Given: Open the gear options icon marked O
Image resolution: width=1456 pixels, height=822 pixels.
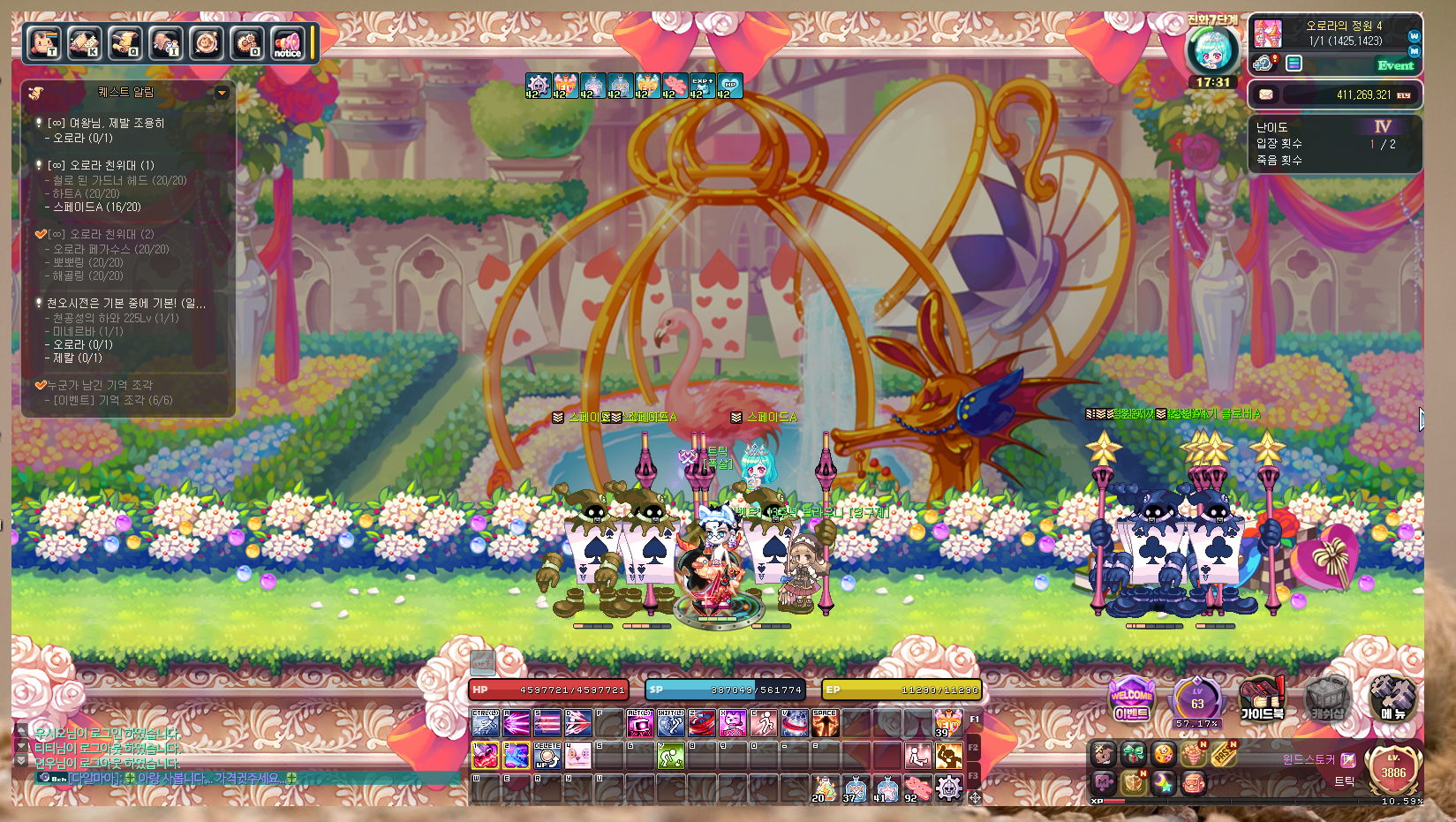Looking at the screenshot, I should click(x=246, y=43).
